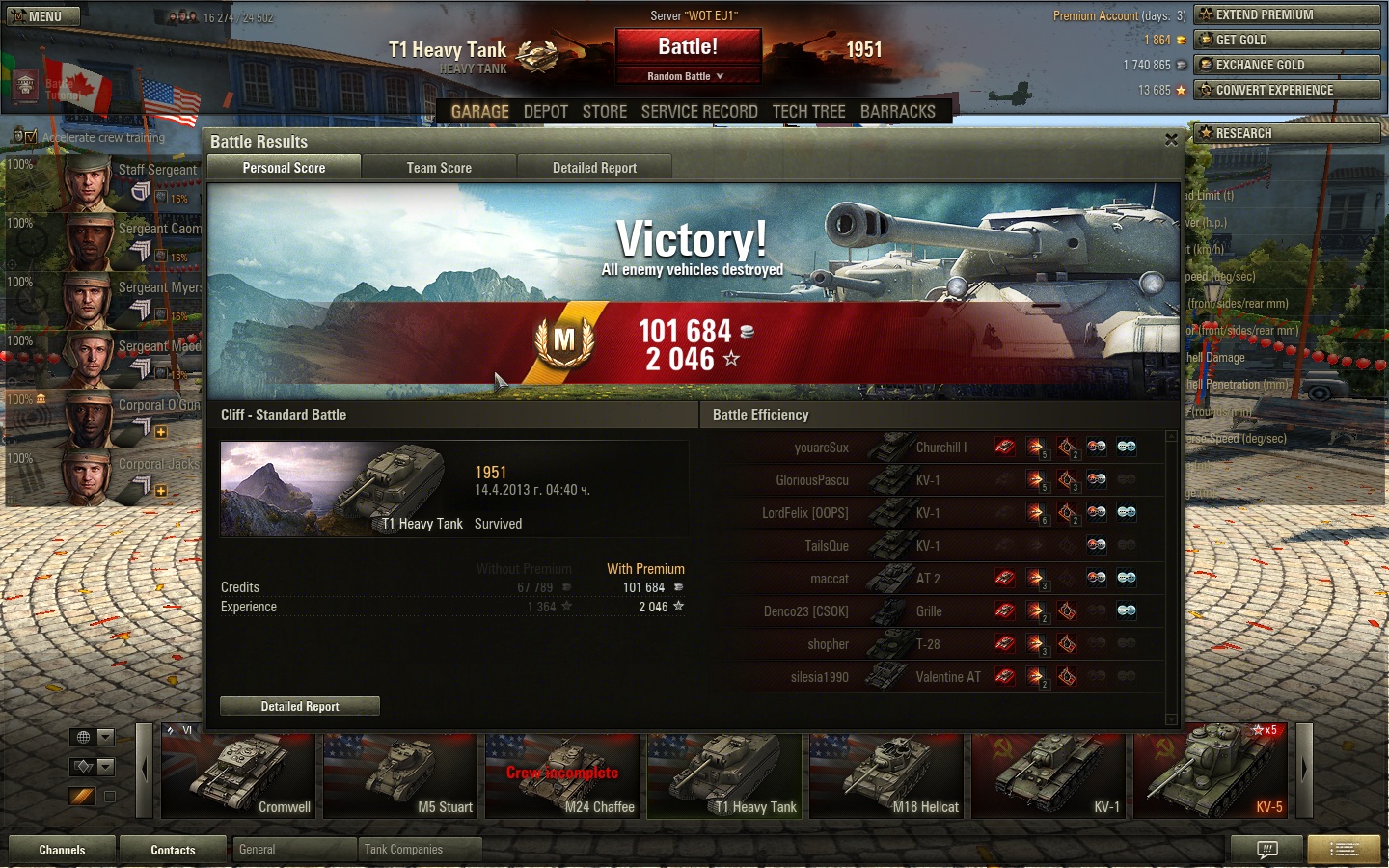
Task: Open the Channels chat button
Action: pos(62,850)
